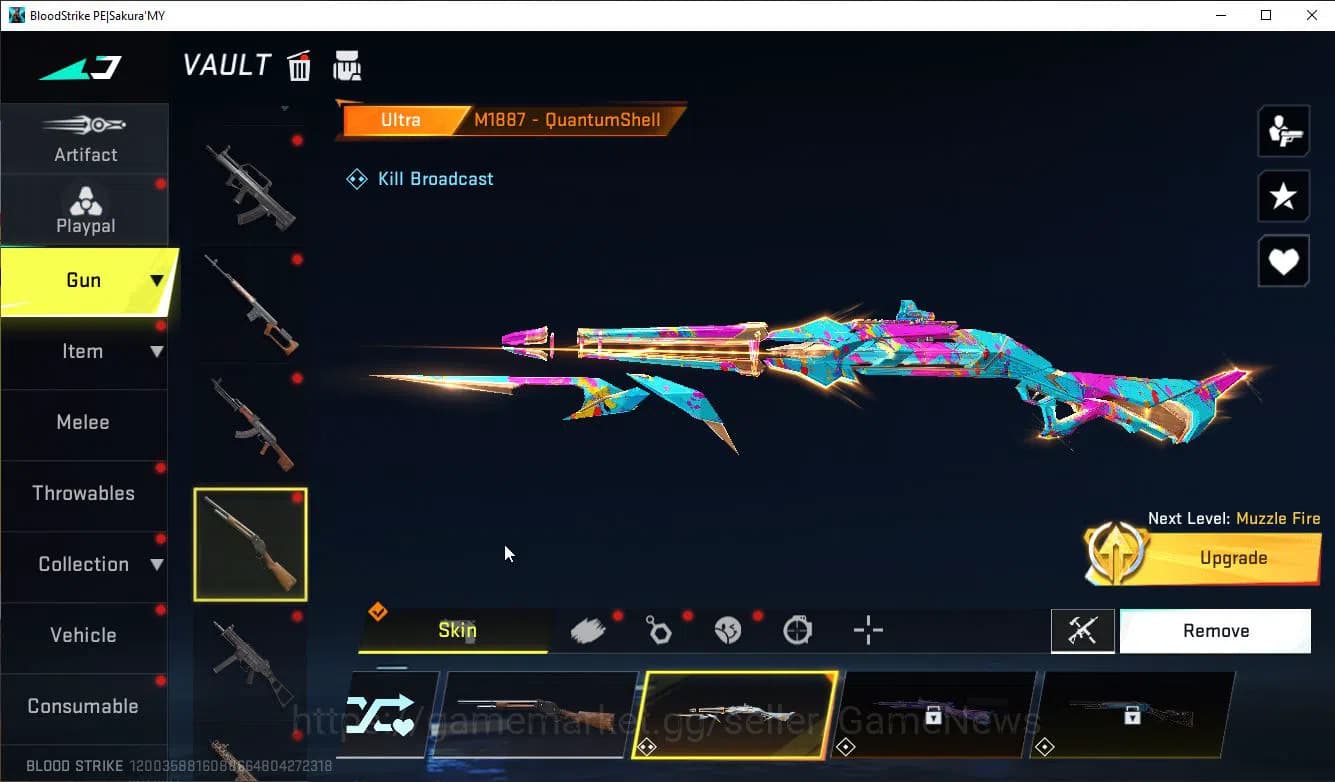Select the scope customization icon
This screenshot has width=1335, height=782.
(x=798, y=630)
